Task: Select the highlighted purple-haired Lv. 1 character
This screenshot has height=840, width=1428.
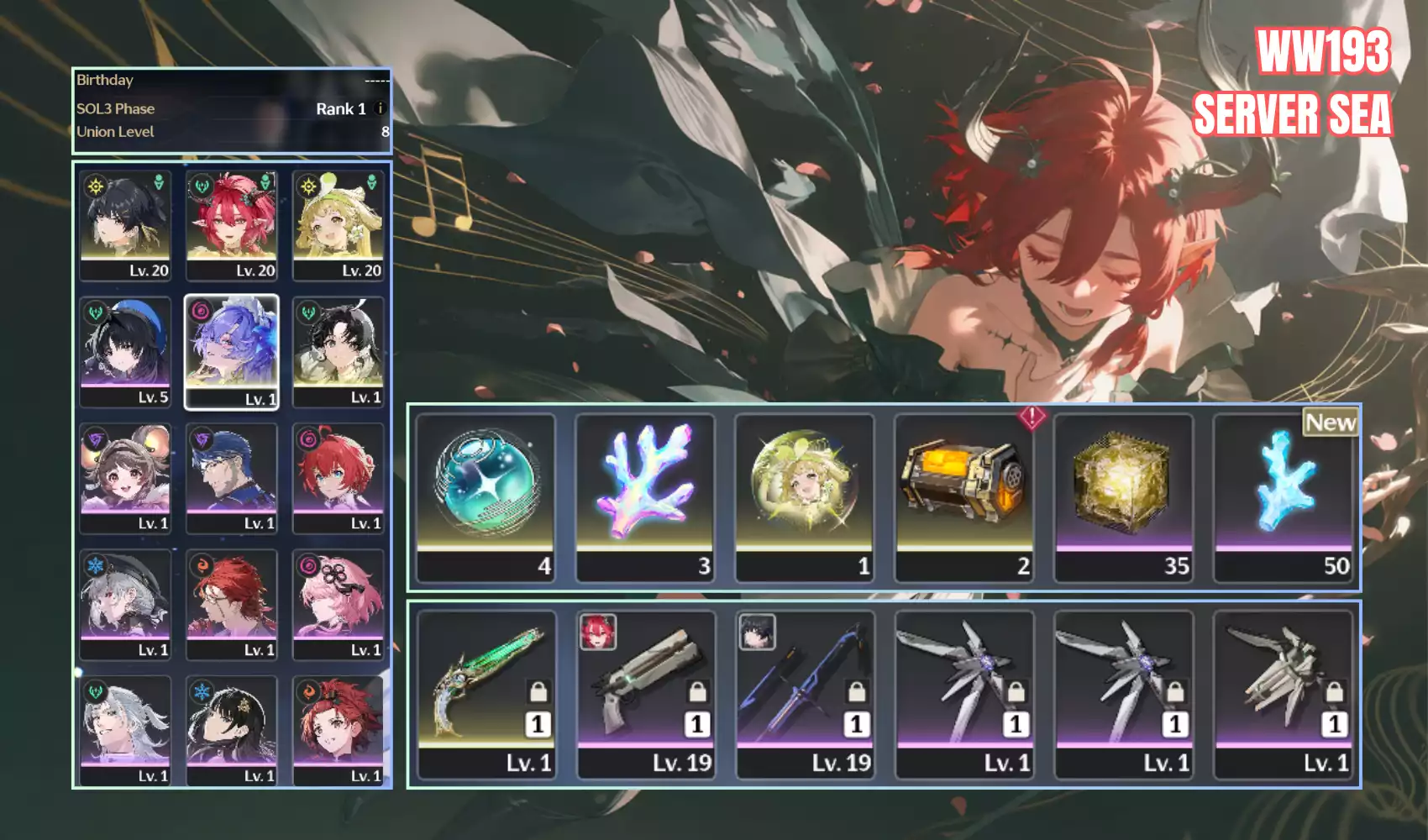Action: pyautogui.click(x=232, y=351)
